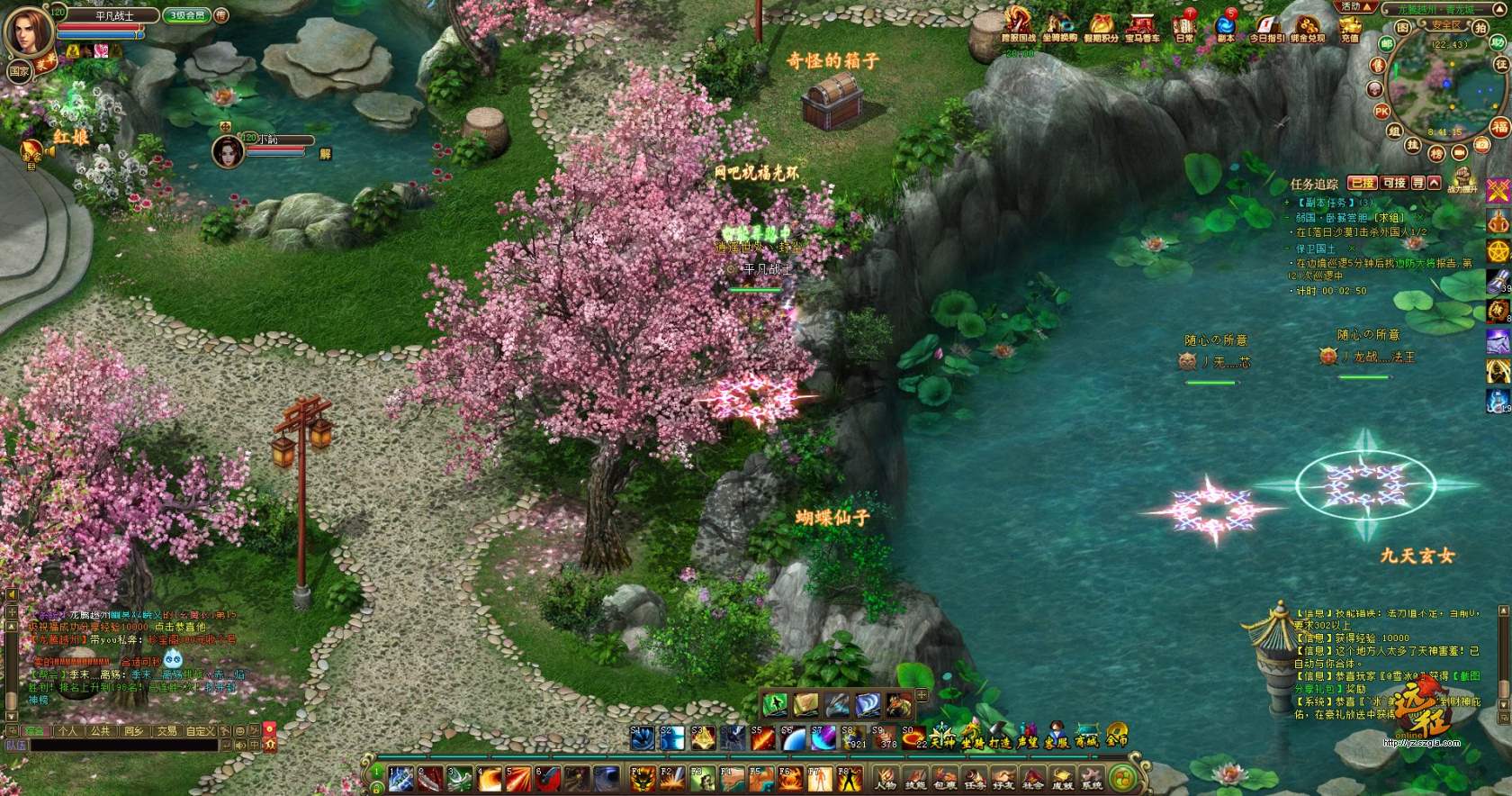This screenshot has width=1512, height=796.
Task: Open the 包裹 inventory bag
Action: pyautogui.click(x=944, y=779)
